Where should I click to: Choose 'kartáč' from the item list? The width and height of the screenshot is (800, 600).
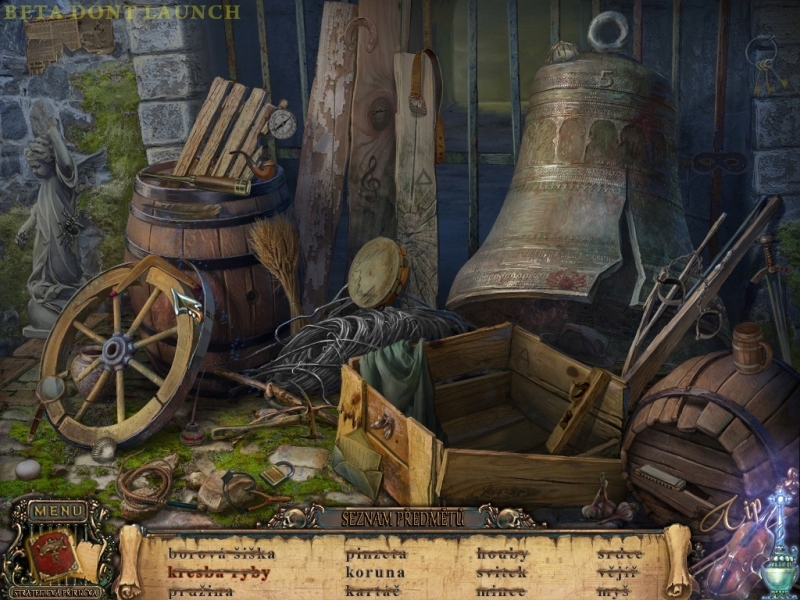point(373,592)
